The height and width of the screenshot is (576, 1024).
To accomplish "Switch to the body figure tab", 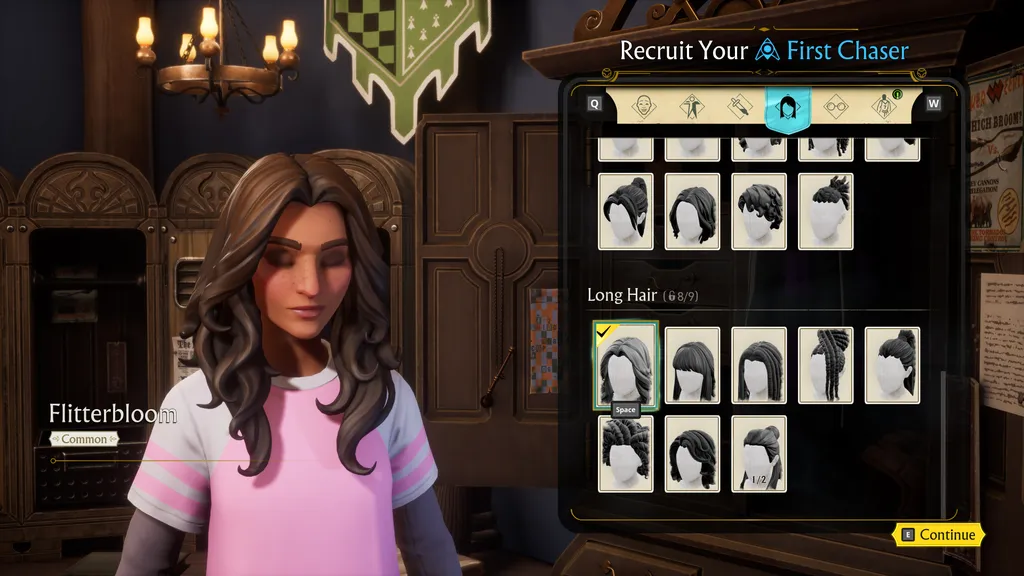I will click(x=691, y=106).
